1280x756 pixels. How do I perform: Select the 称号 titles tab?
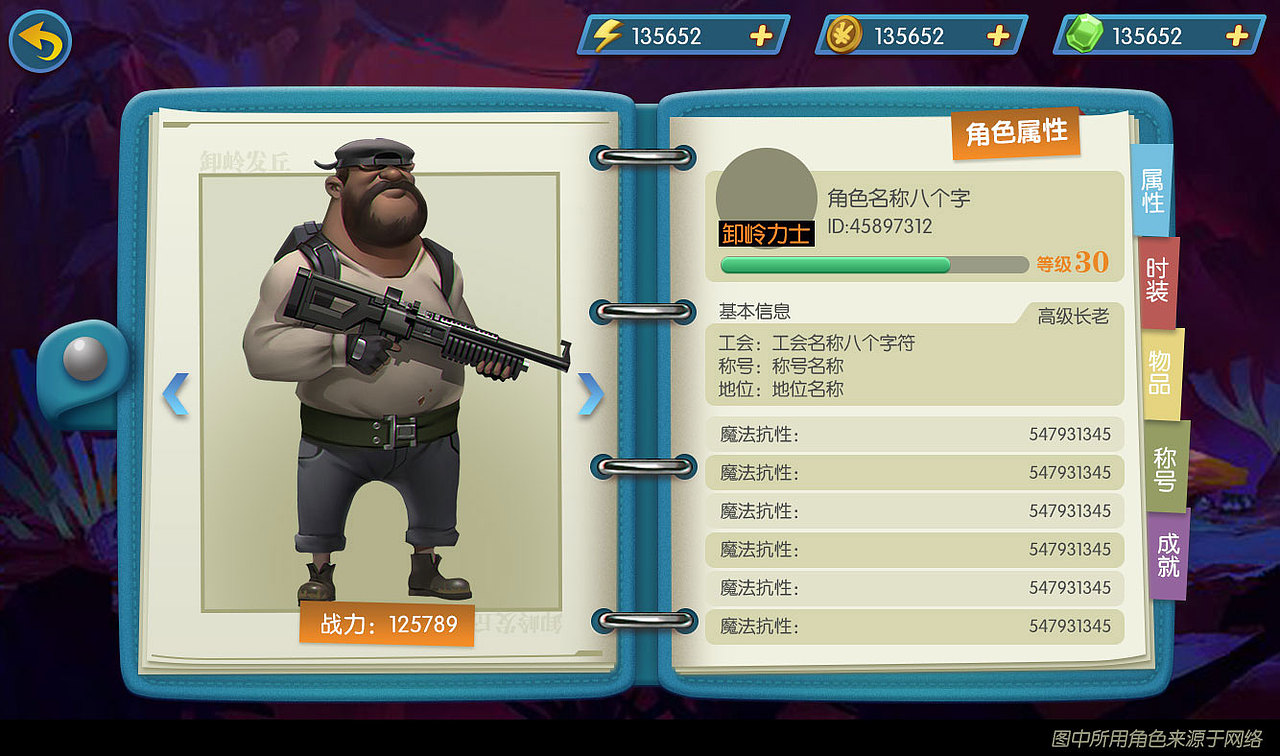click(1165, 466)
